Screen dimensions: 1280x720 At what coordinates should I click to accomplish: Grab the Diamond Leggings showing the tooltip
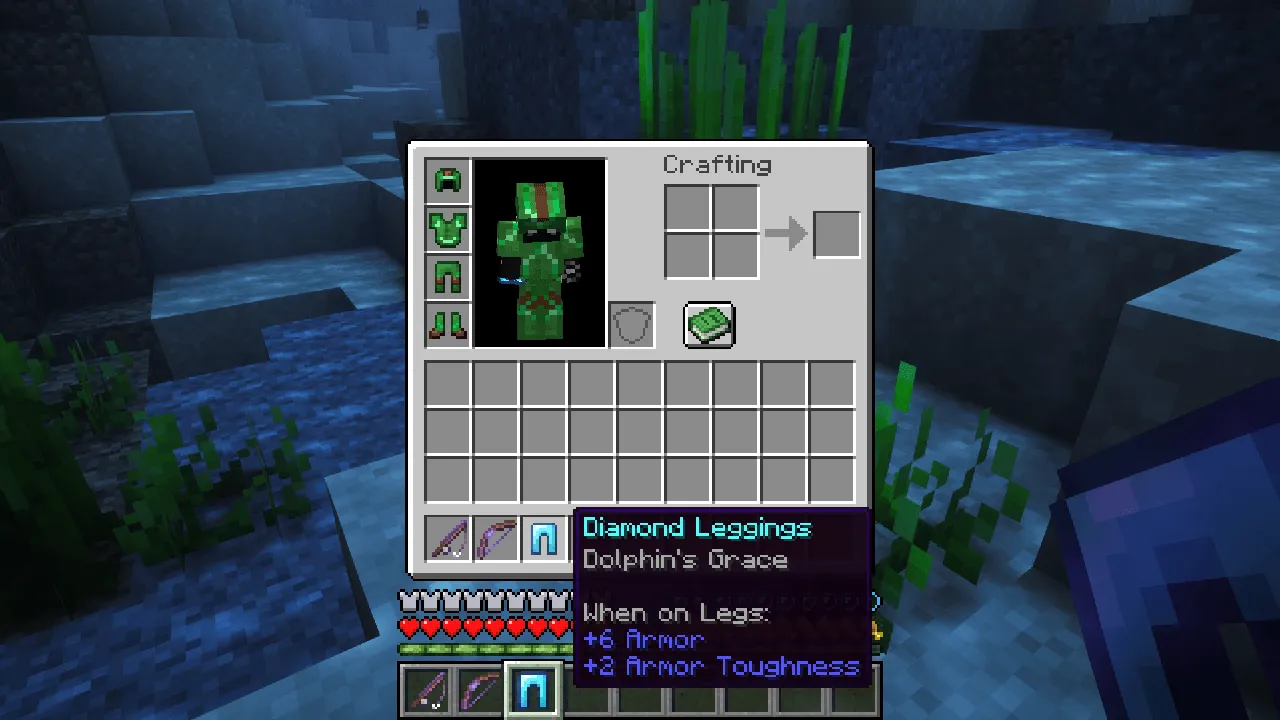pos(545,539)
